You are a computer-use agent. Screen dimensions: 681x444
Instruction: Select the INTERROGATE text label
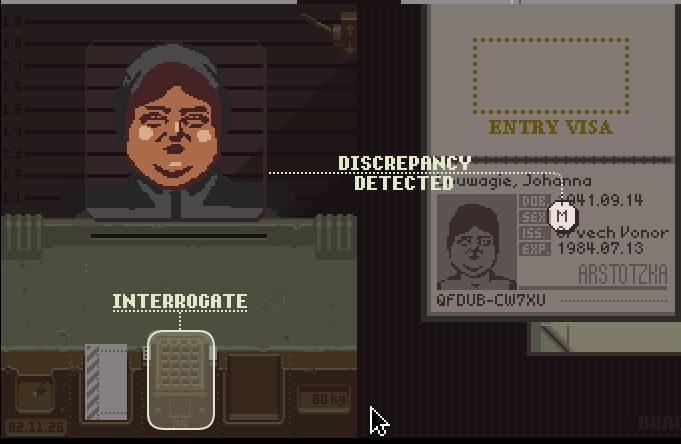pos(179,301)
